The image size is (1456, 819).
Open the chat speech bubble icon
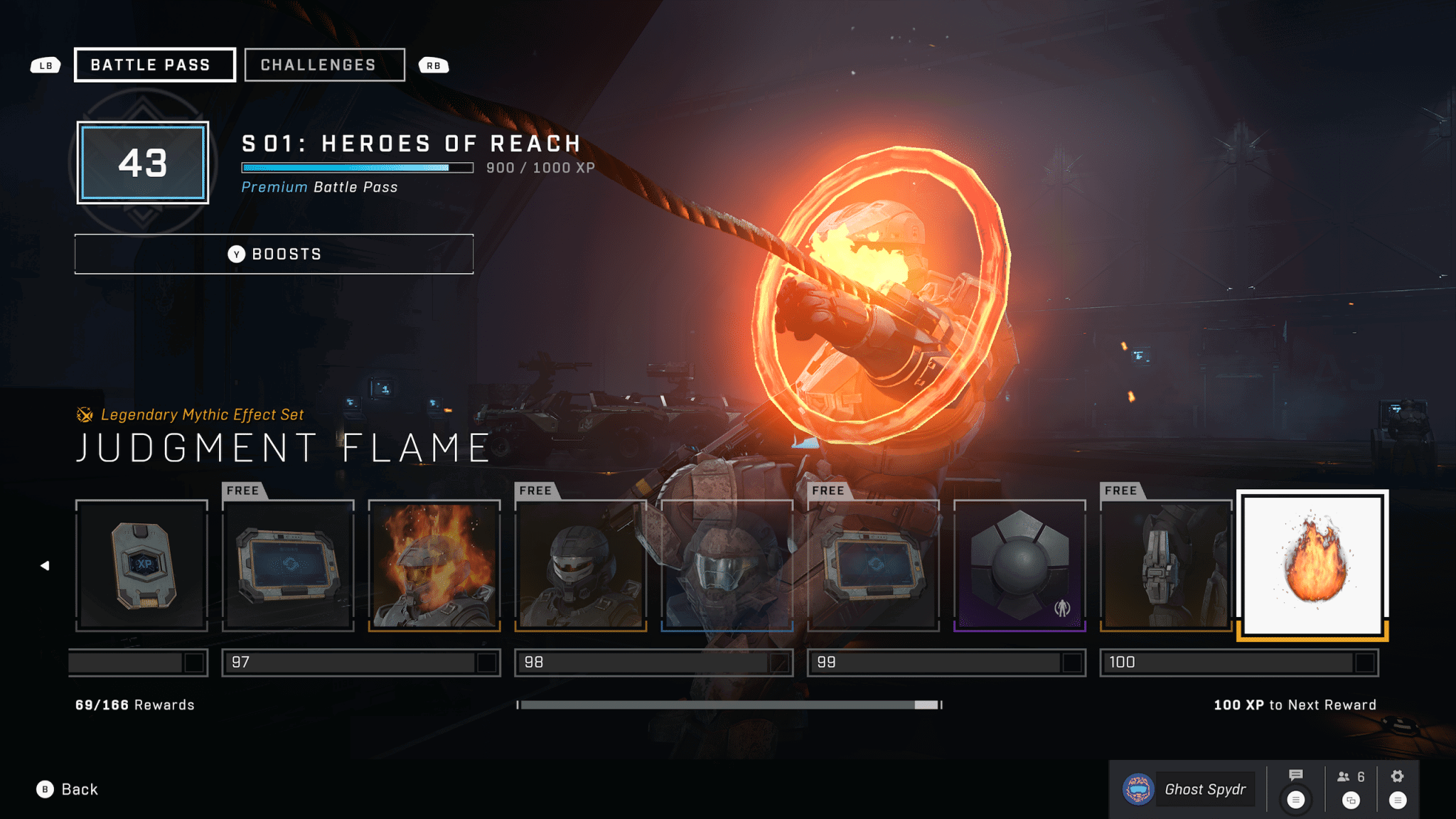point(1295,776)
